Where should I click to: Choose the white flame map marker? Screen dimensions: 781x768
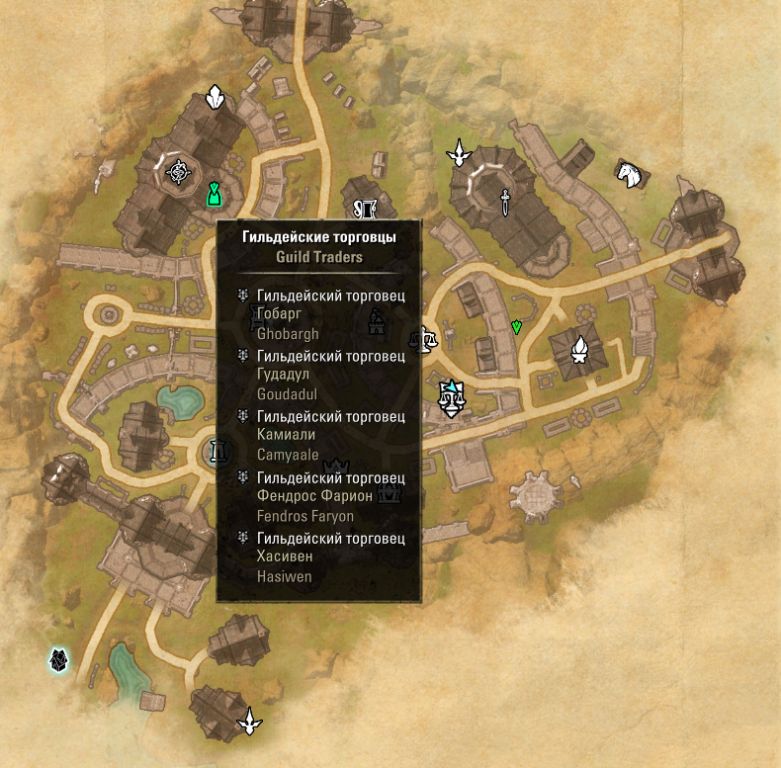[578, 349]
